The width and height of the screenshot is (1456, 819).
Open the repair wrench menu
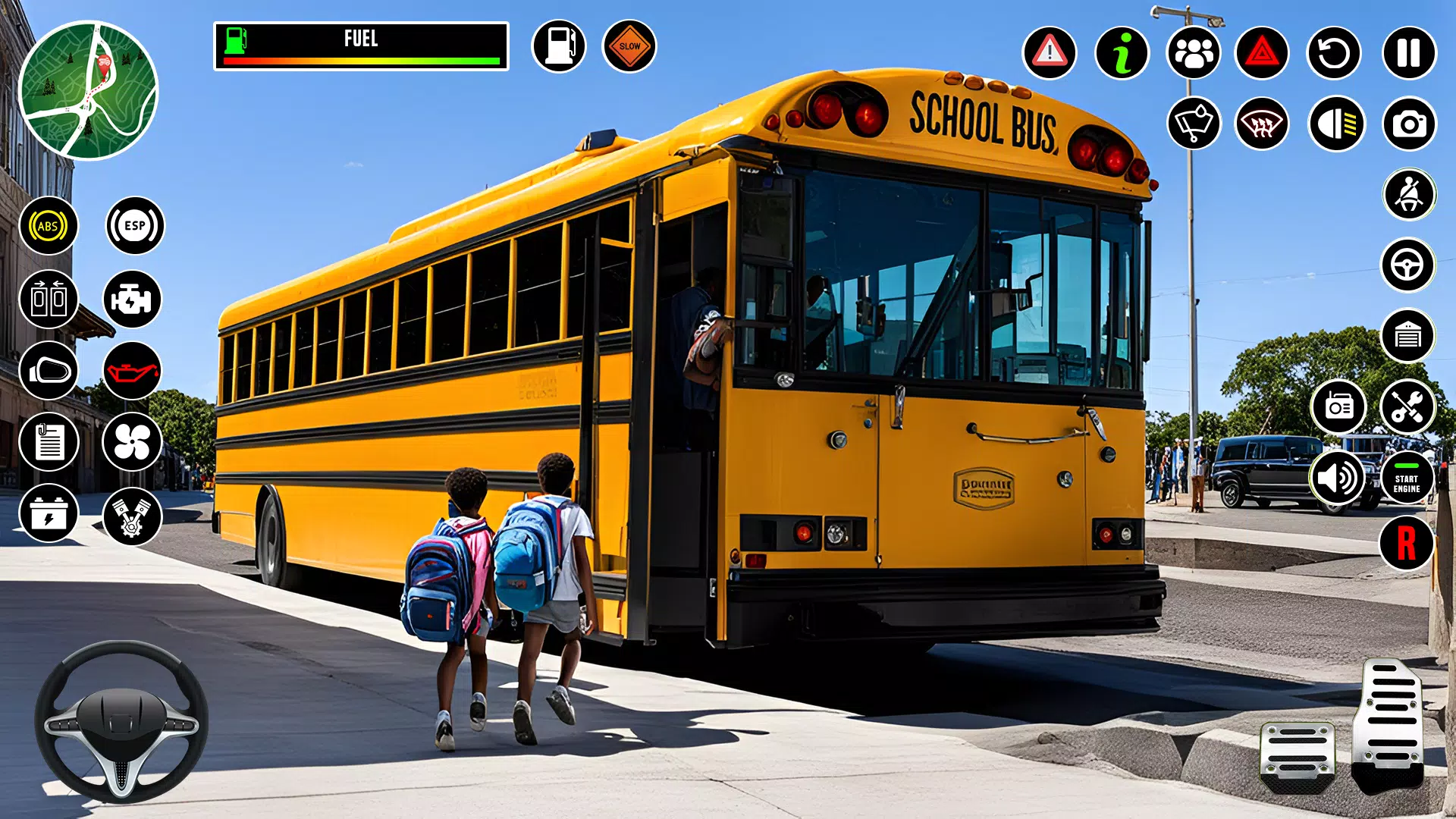(x=1407, y=407)
